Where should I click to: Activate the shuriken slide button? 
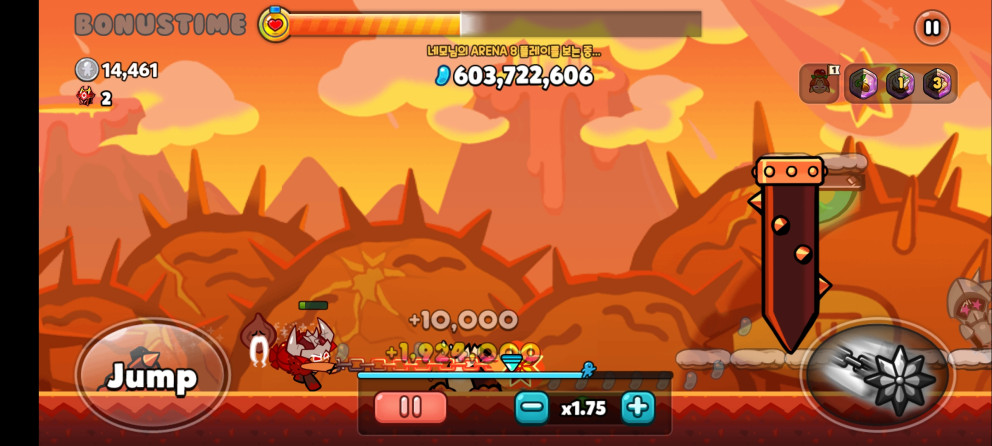[x=879, y=376]
